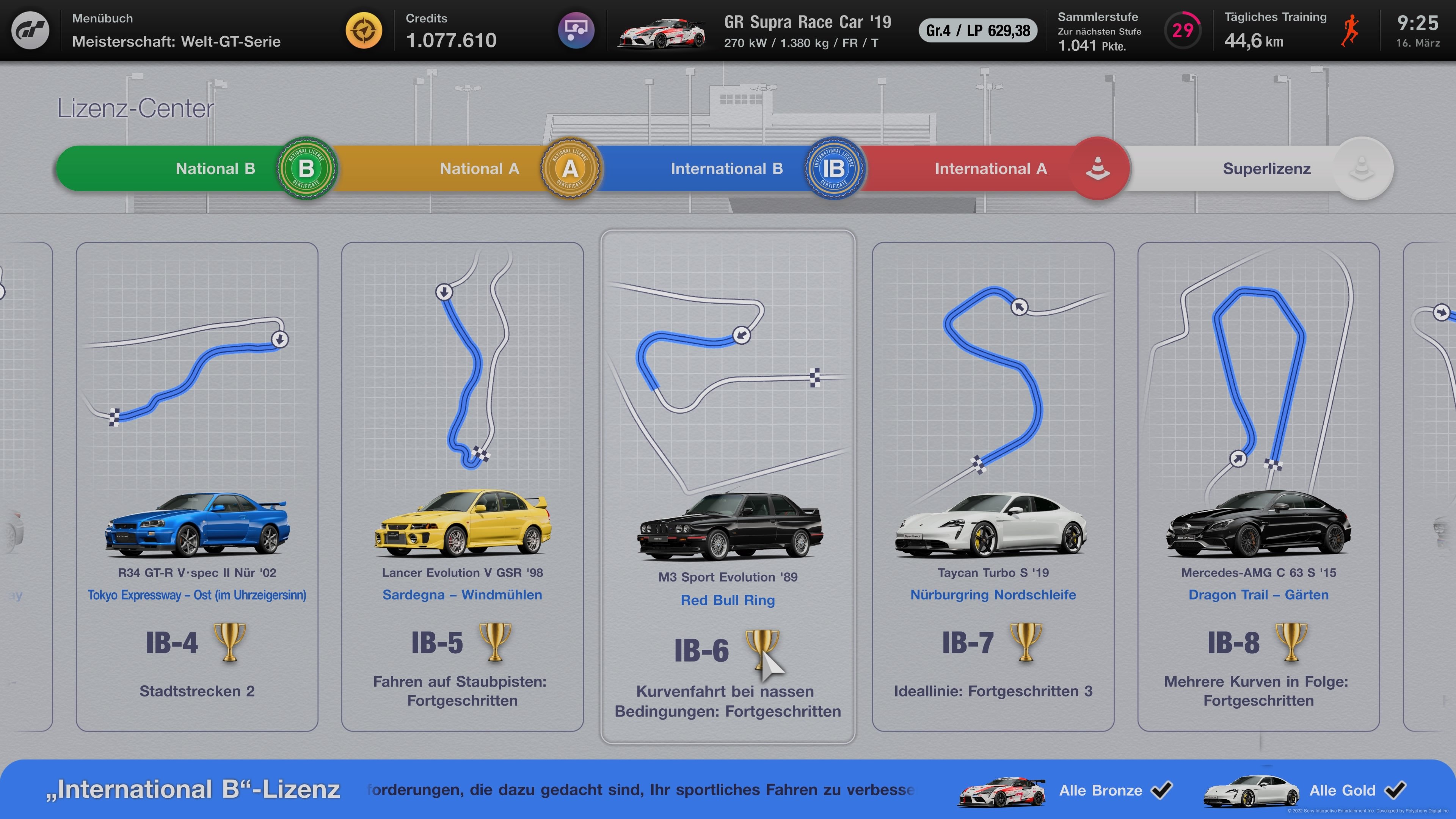Screen dimensions: 1456x819
Task: Expand the Superlizenz section
Action: (1266, 168)
